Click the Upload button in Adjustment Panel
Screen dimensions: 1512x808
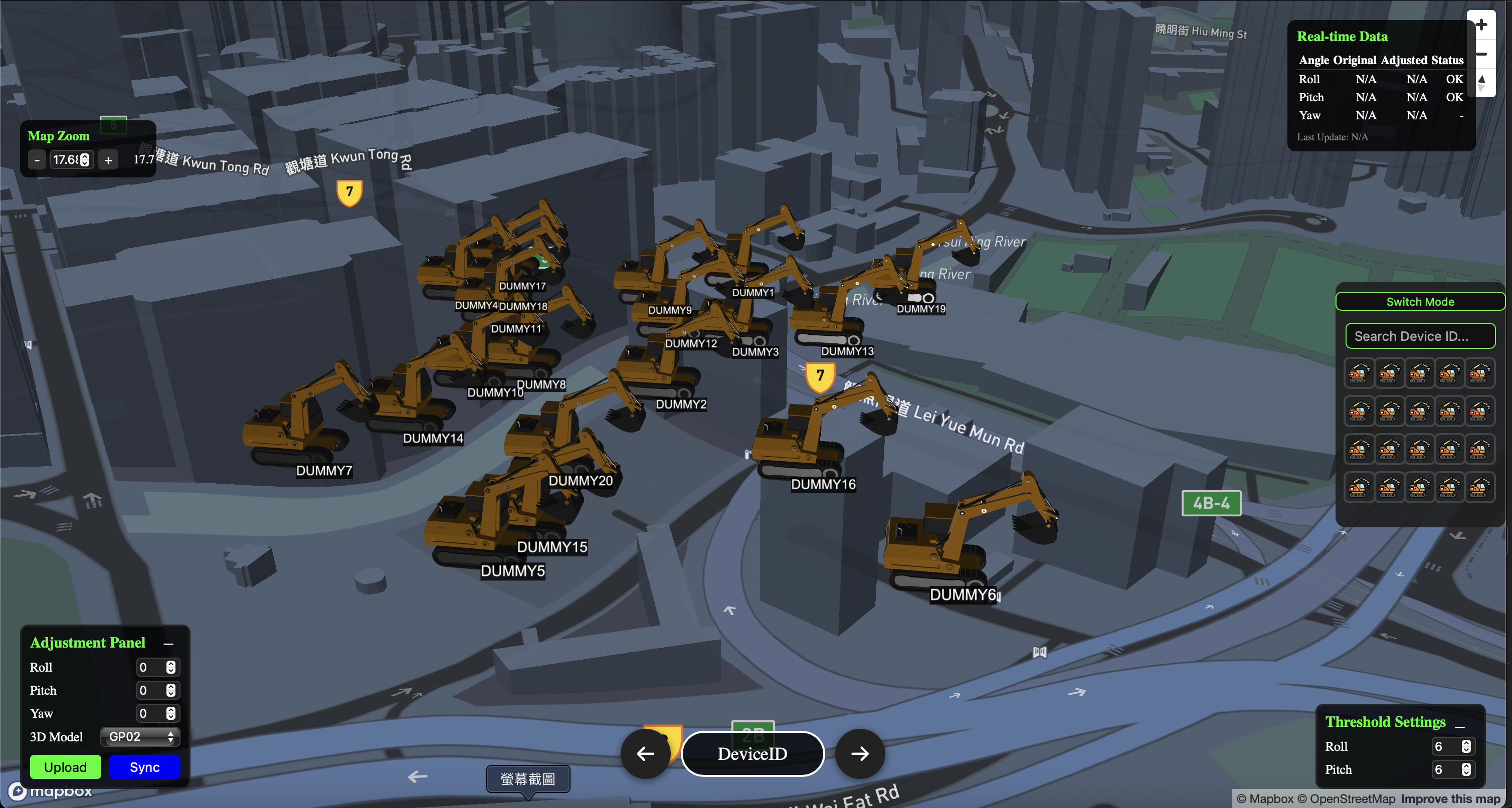[65, 767]
